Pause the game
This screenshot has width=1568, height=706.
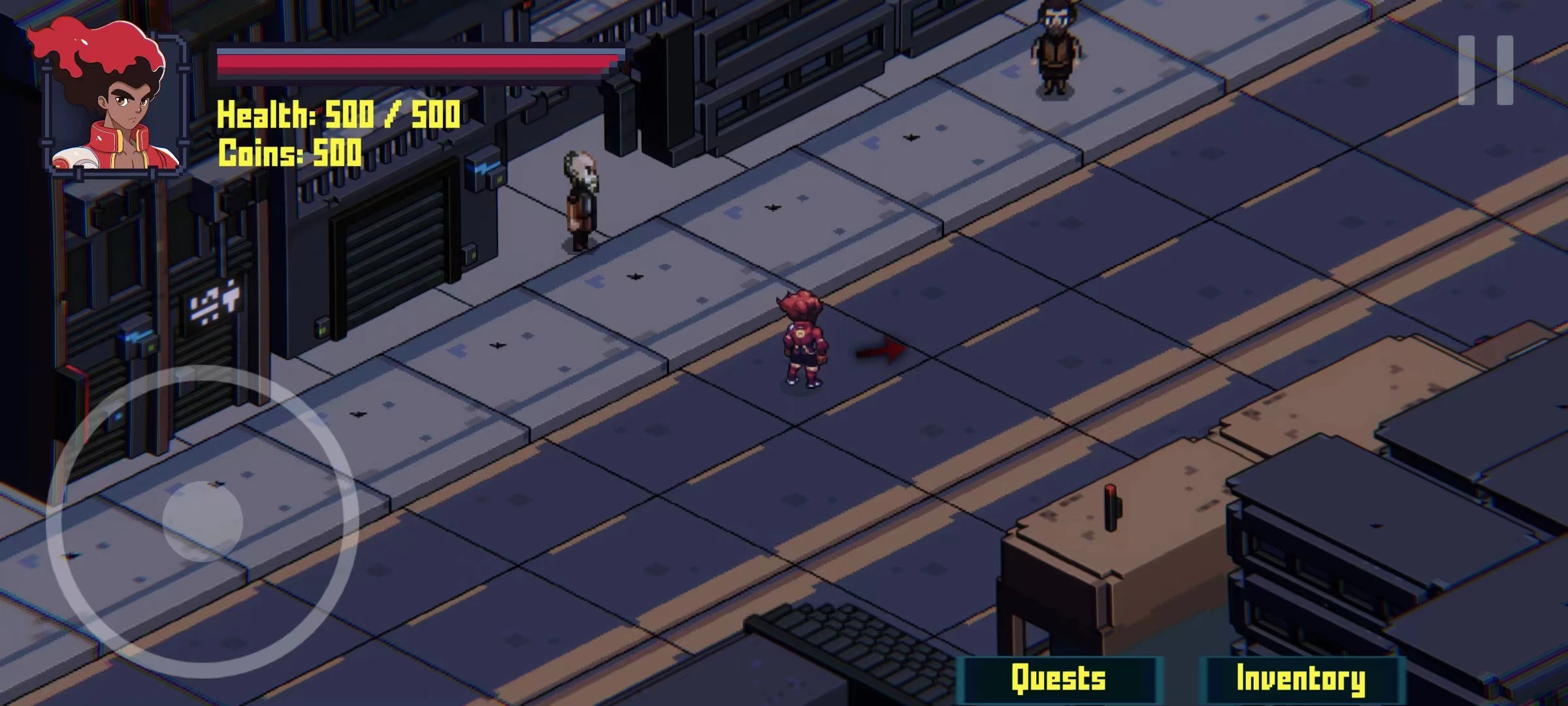click(x=1486, y=70)
